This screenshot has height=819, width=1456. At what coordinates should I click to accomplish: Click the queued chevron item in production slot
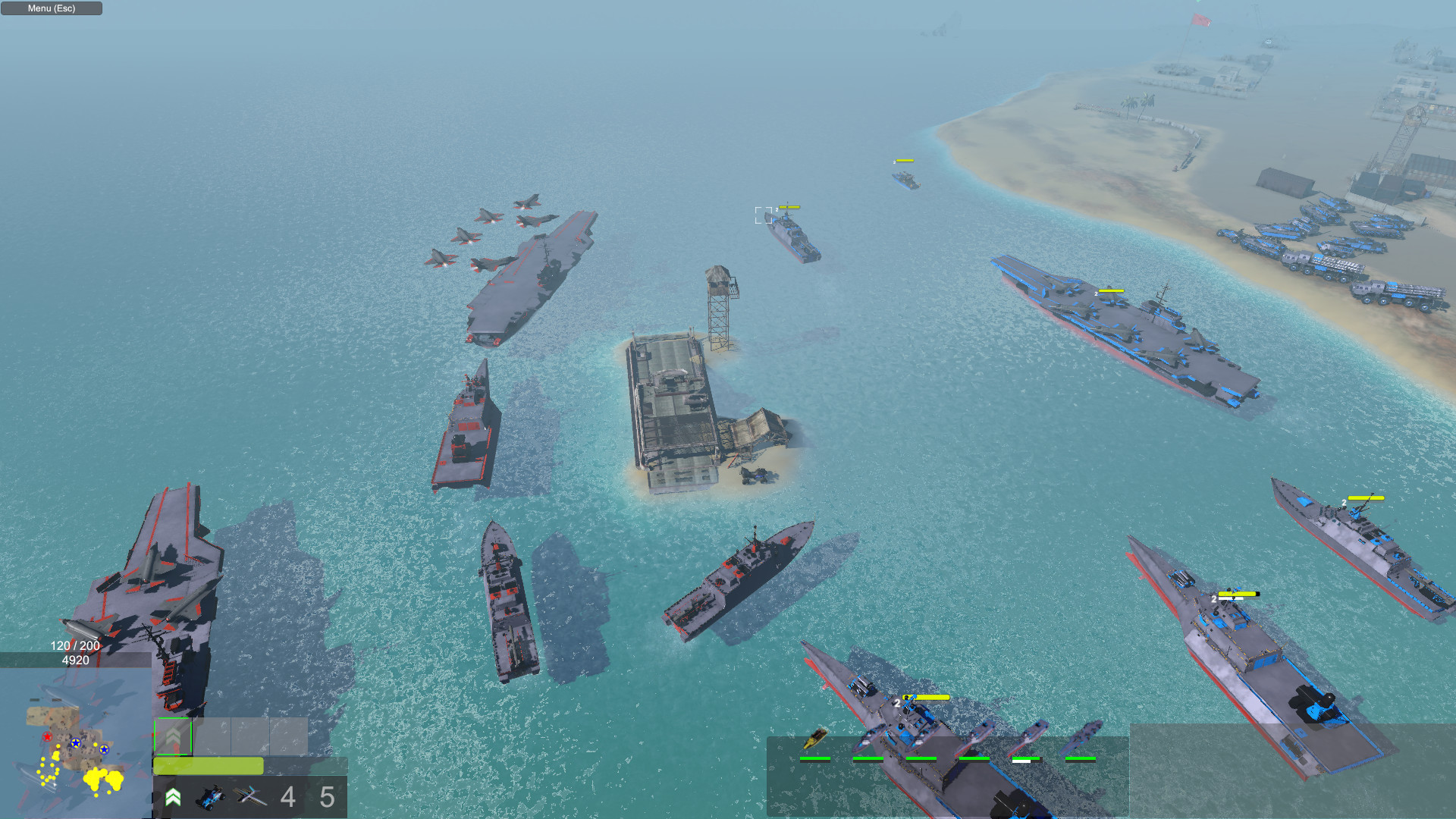coord(173,736)
